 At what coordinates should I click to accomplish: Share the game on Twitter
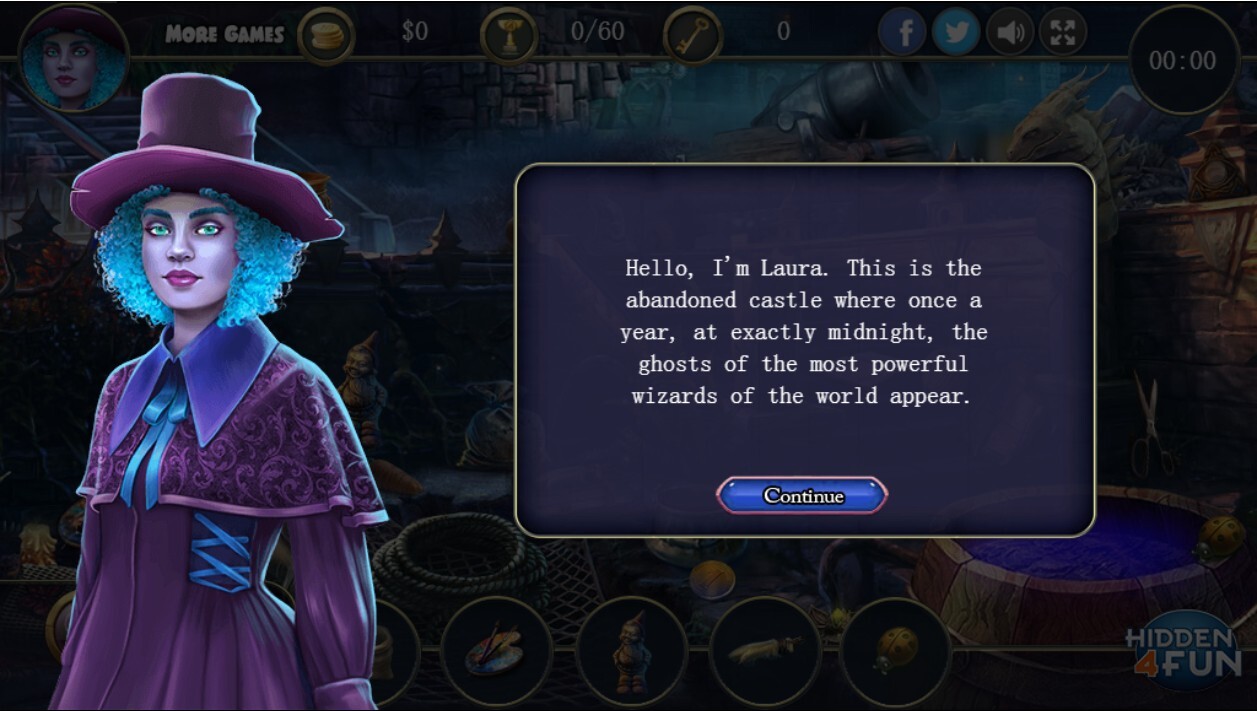coord(956,33)
